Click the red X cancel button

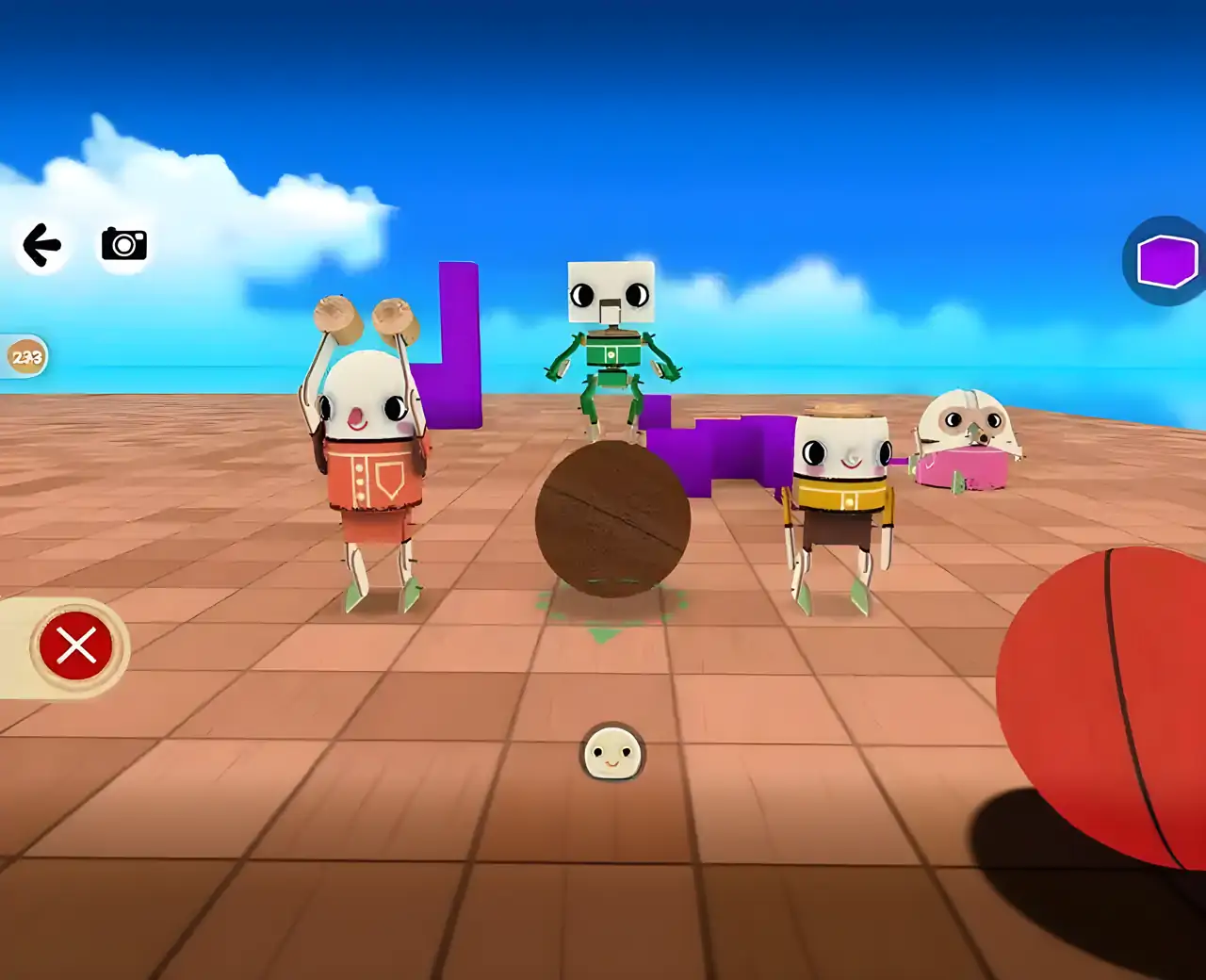click(x=76, y=646)
